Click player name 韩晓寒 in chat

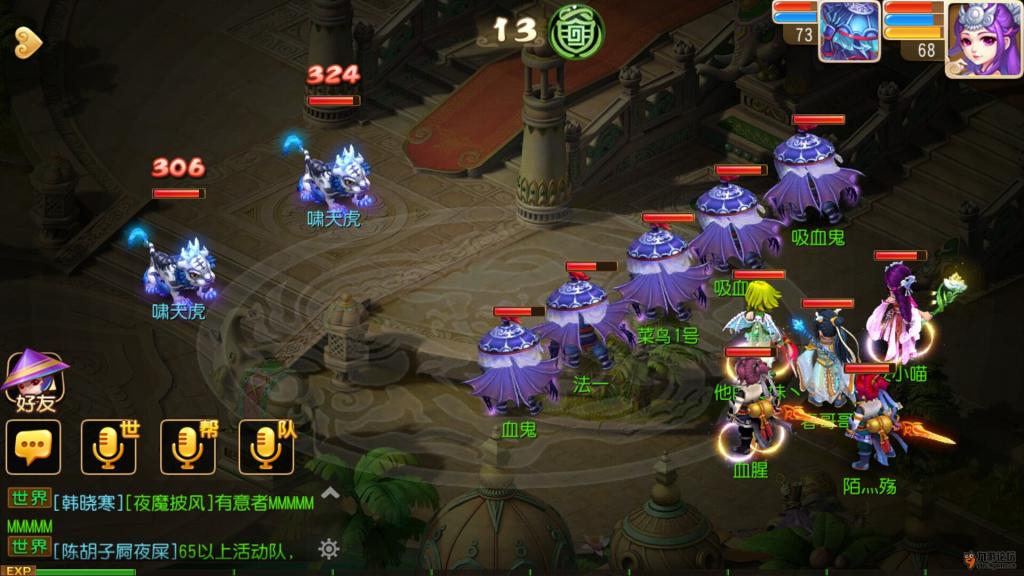point(87,503)
